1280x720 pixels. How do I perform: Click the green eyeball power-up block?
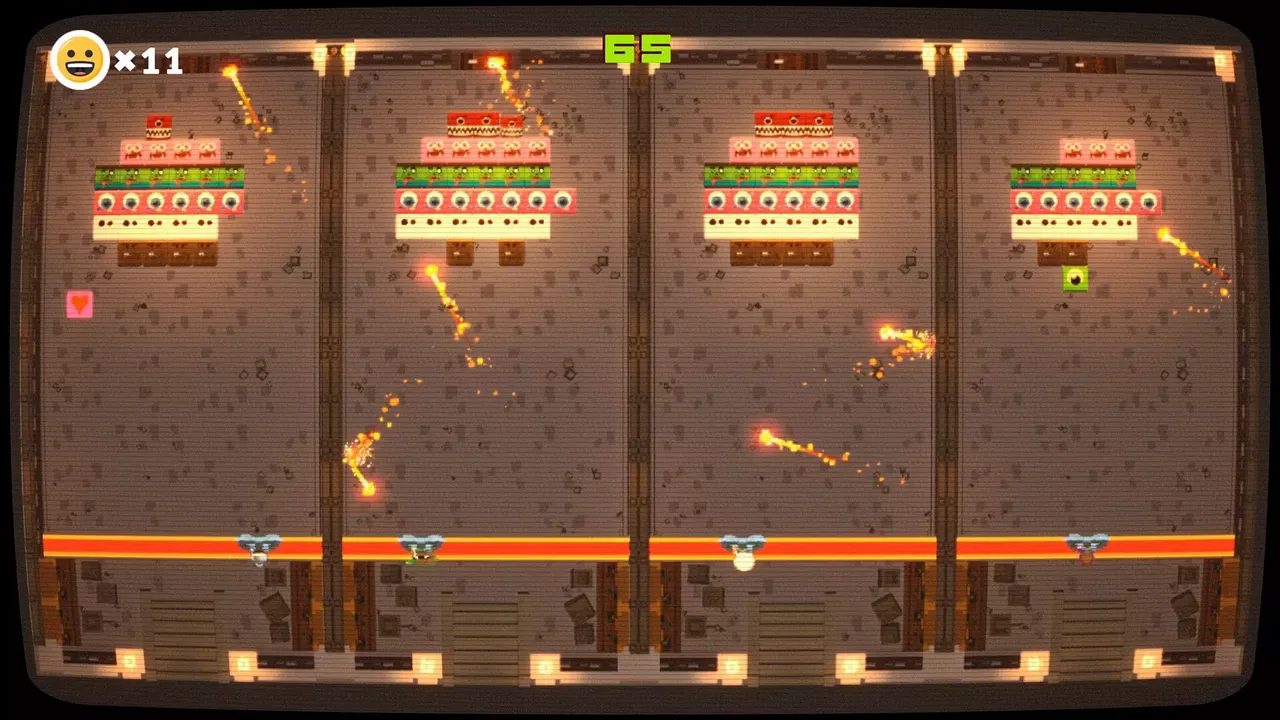click(x=1075, y=280)
